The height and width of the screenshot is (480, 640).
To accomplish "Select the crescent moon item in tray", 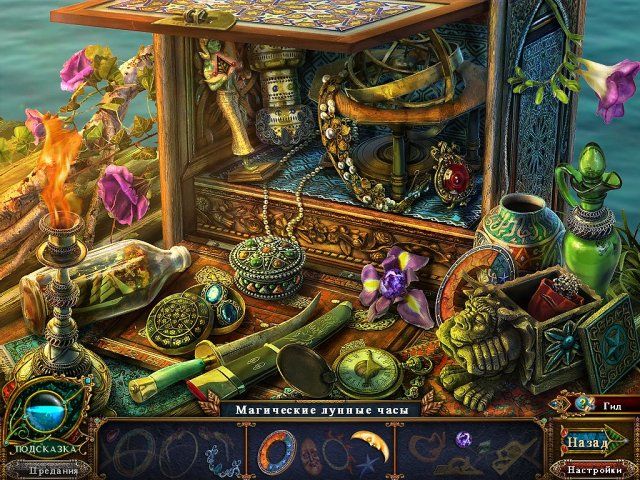I will pyautogui.click(x=370, y=444).
